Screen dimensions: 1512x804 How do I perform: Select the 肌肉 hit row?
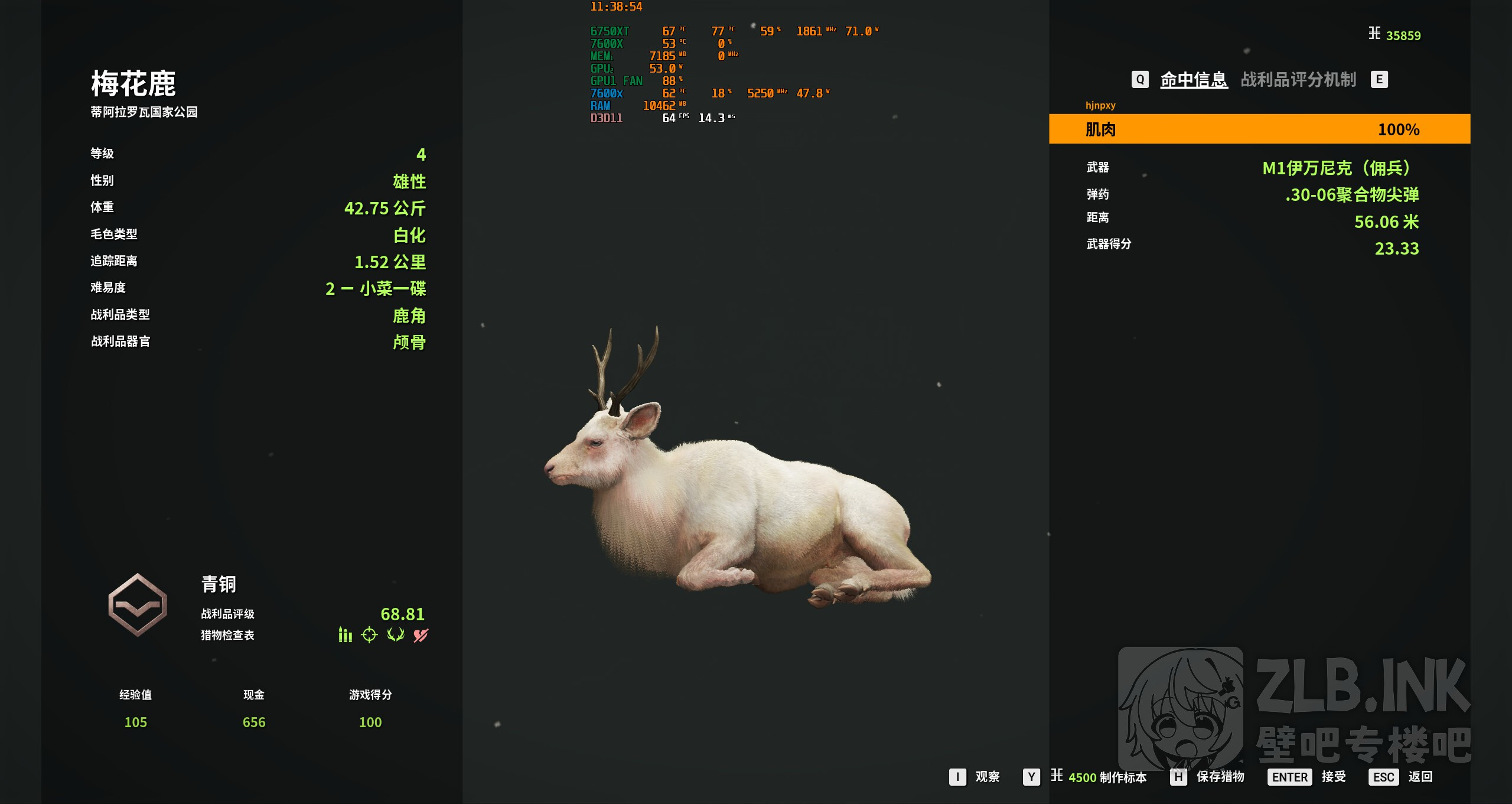1259,129
